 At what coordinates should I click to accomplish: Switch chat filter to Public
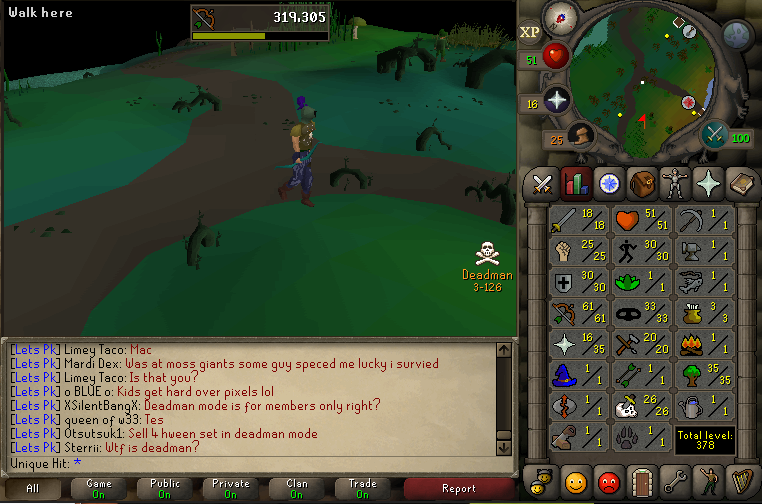(x=165, y=488)
